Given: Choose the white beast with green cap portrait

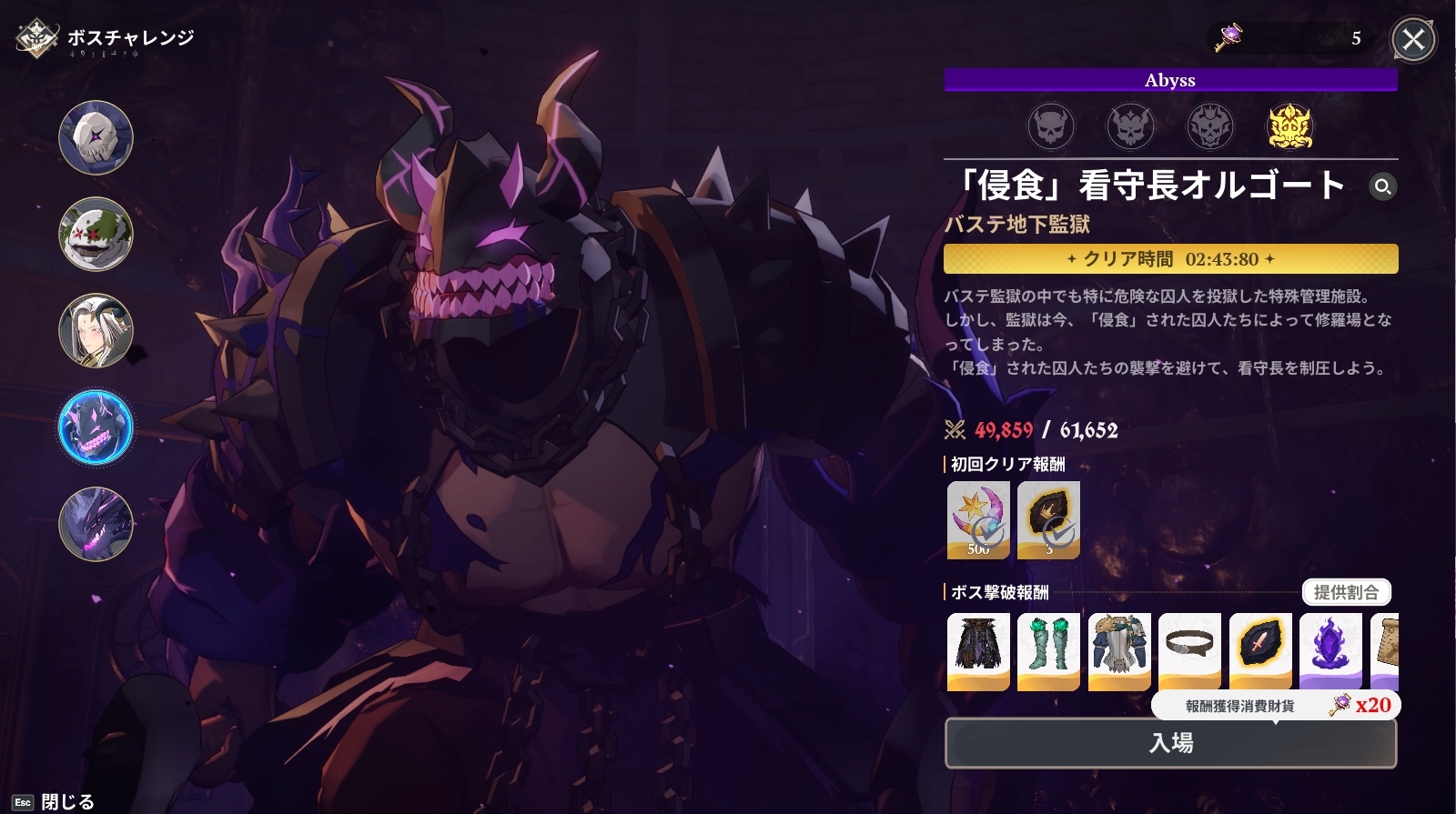Looking at the screenshot, I should 96,235.
